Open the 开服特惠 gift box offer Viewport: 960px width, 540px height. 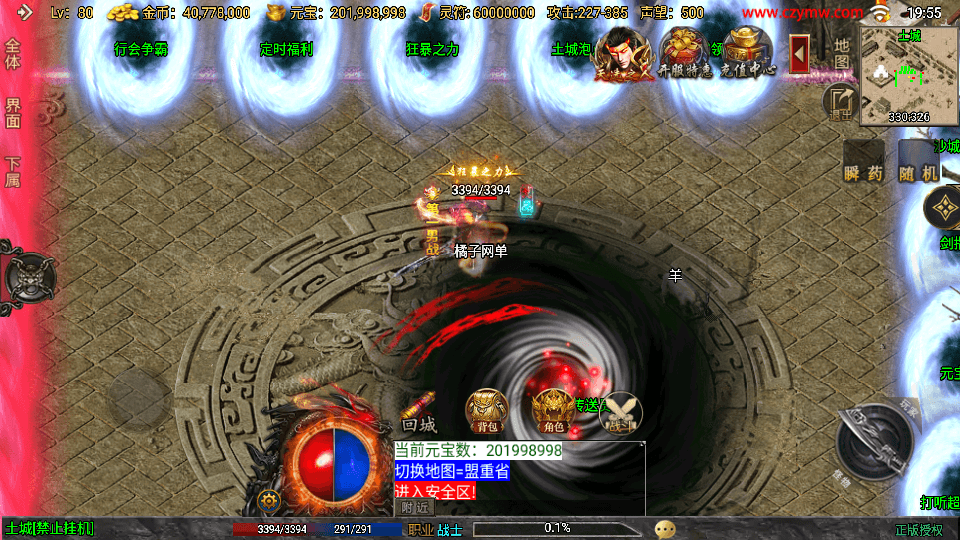pyautogui.click(x=685, y=54)
